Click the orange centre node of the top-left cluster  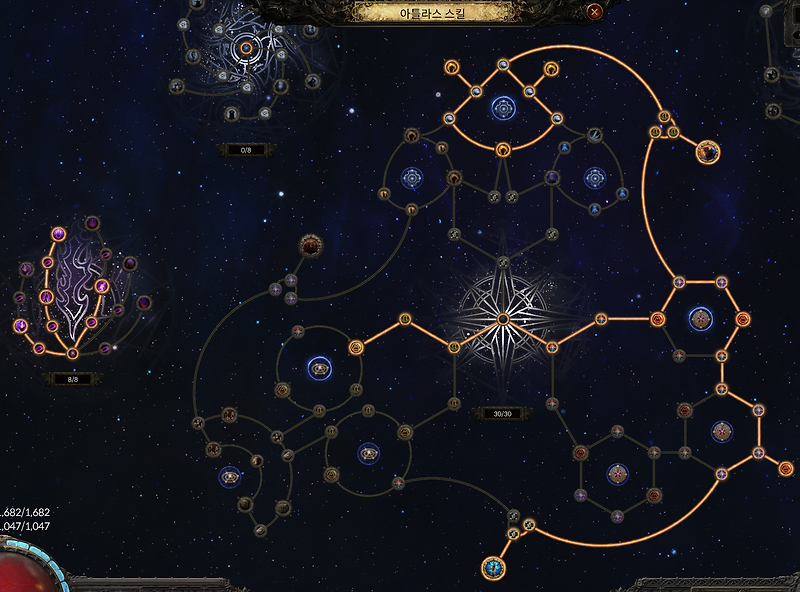coord(245,46)
